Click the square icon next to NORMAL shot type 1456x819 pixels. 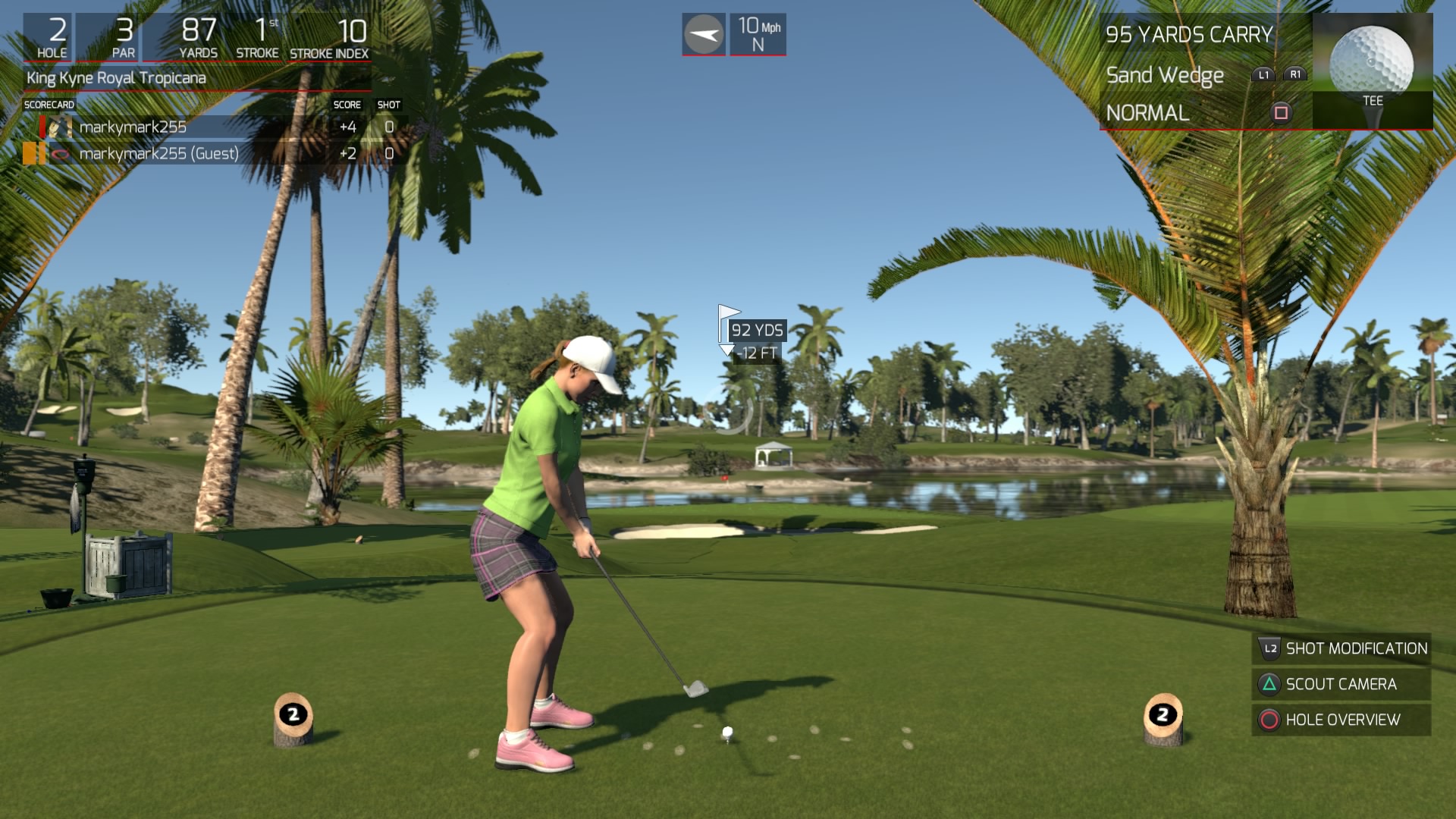coord(1280,112)
